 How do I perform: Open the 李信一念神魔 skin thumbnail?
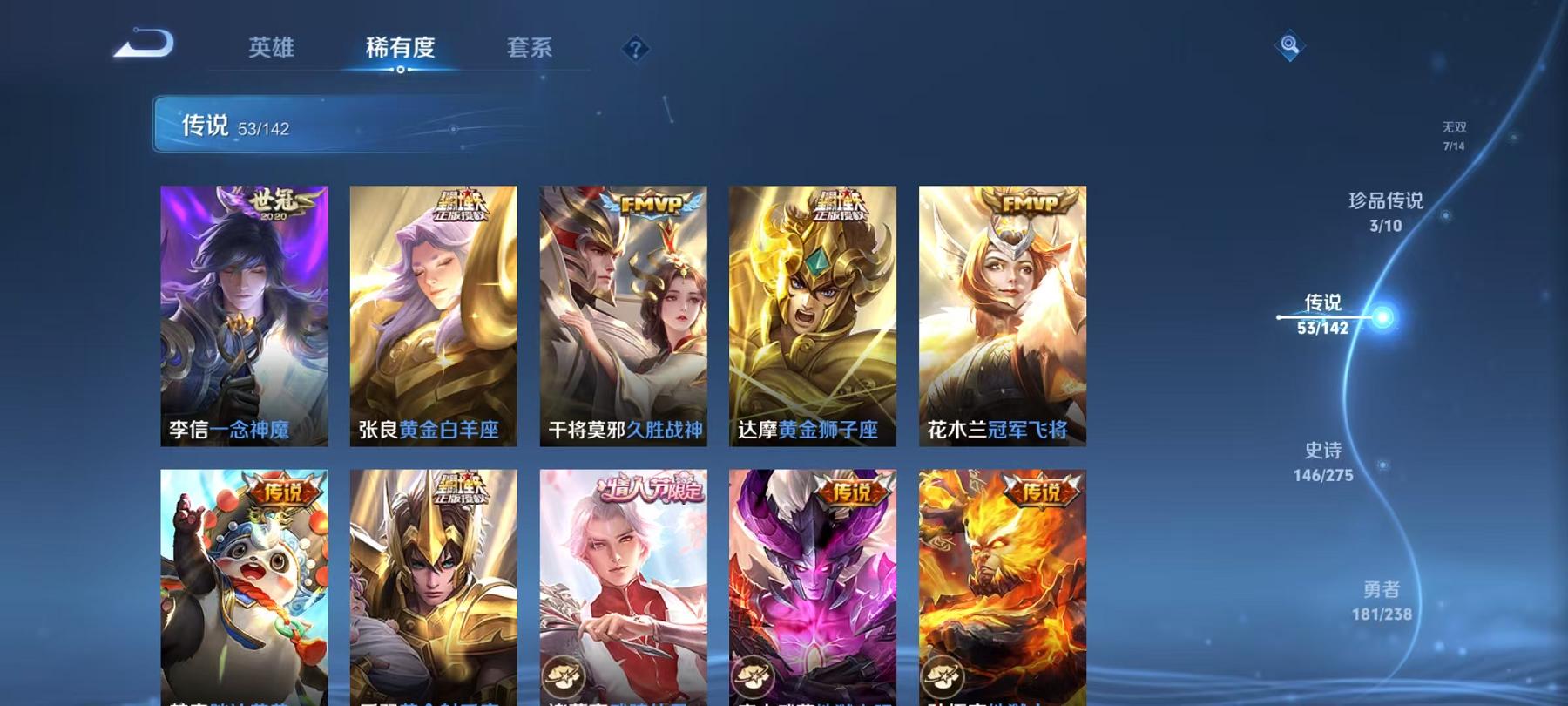click(x=245, y=314)
